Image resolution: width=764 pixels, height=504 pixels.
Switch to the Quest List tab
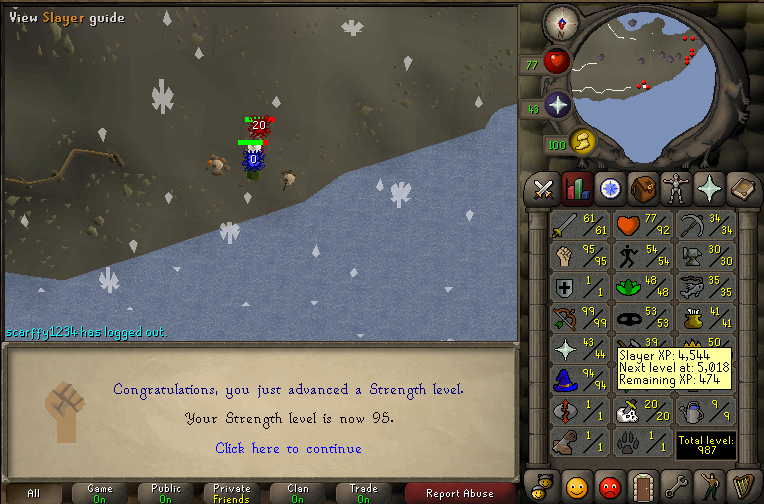609,187
